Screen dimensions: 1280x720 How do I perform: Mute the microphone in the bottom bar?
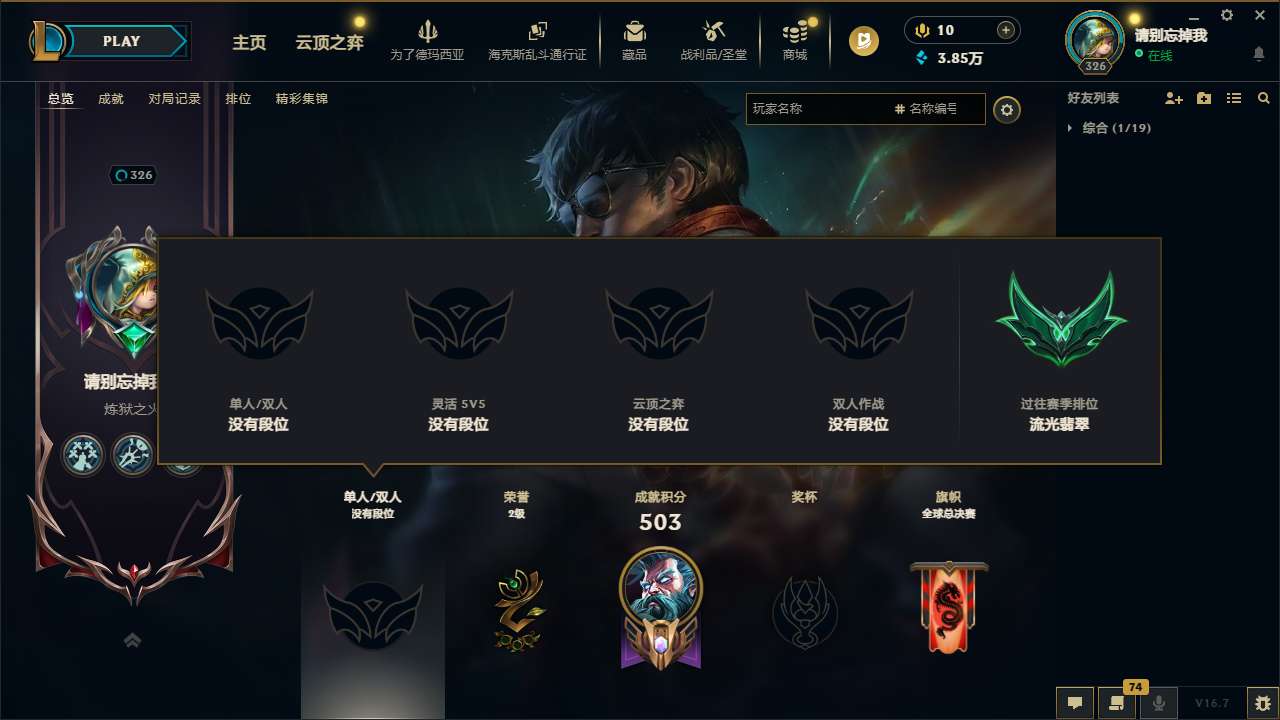[1159, 702]
